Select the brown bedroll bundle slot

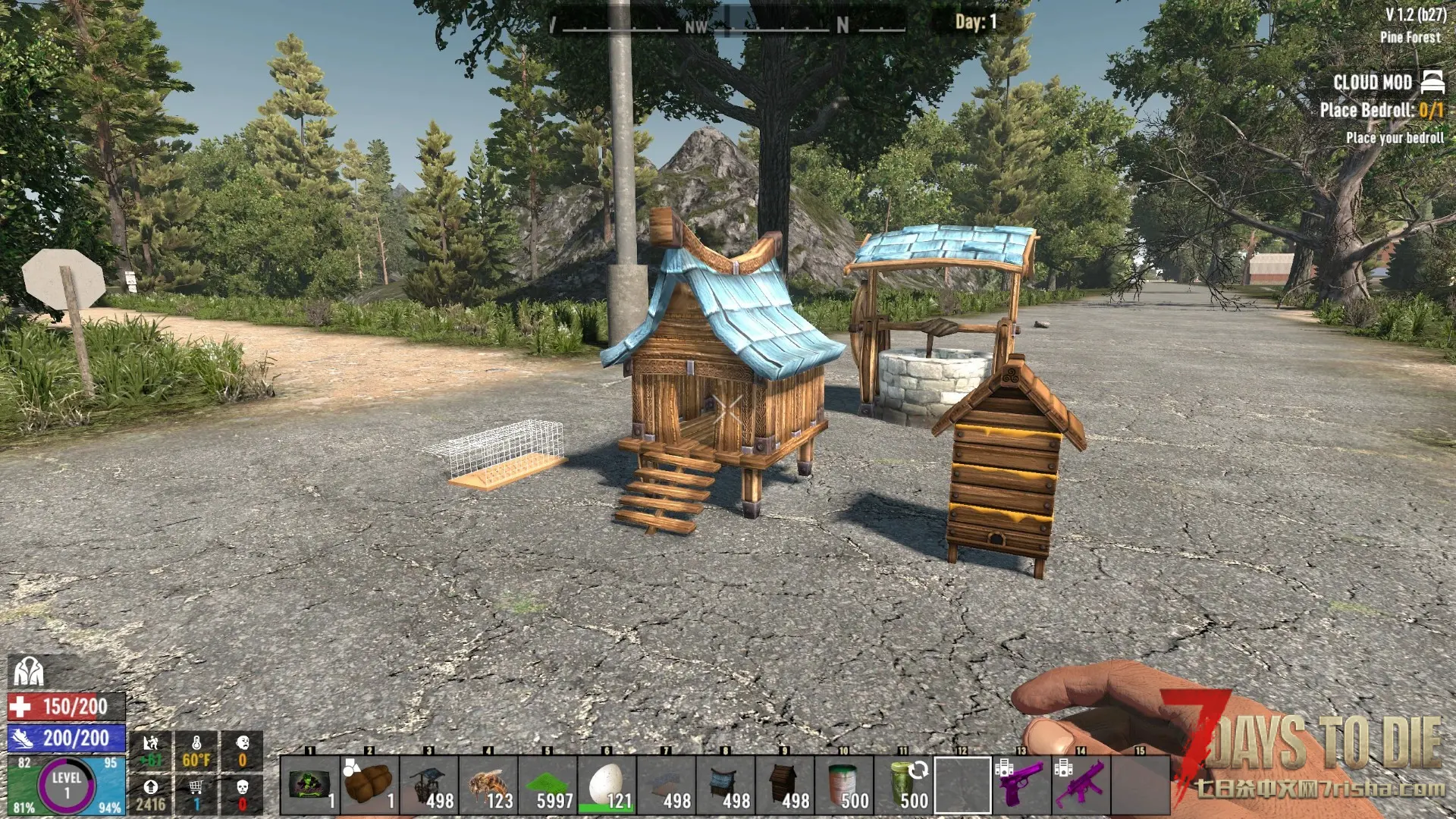tap(369, 786)
